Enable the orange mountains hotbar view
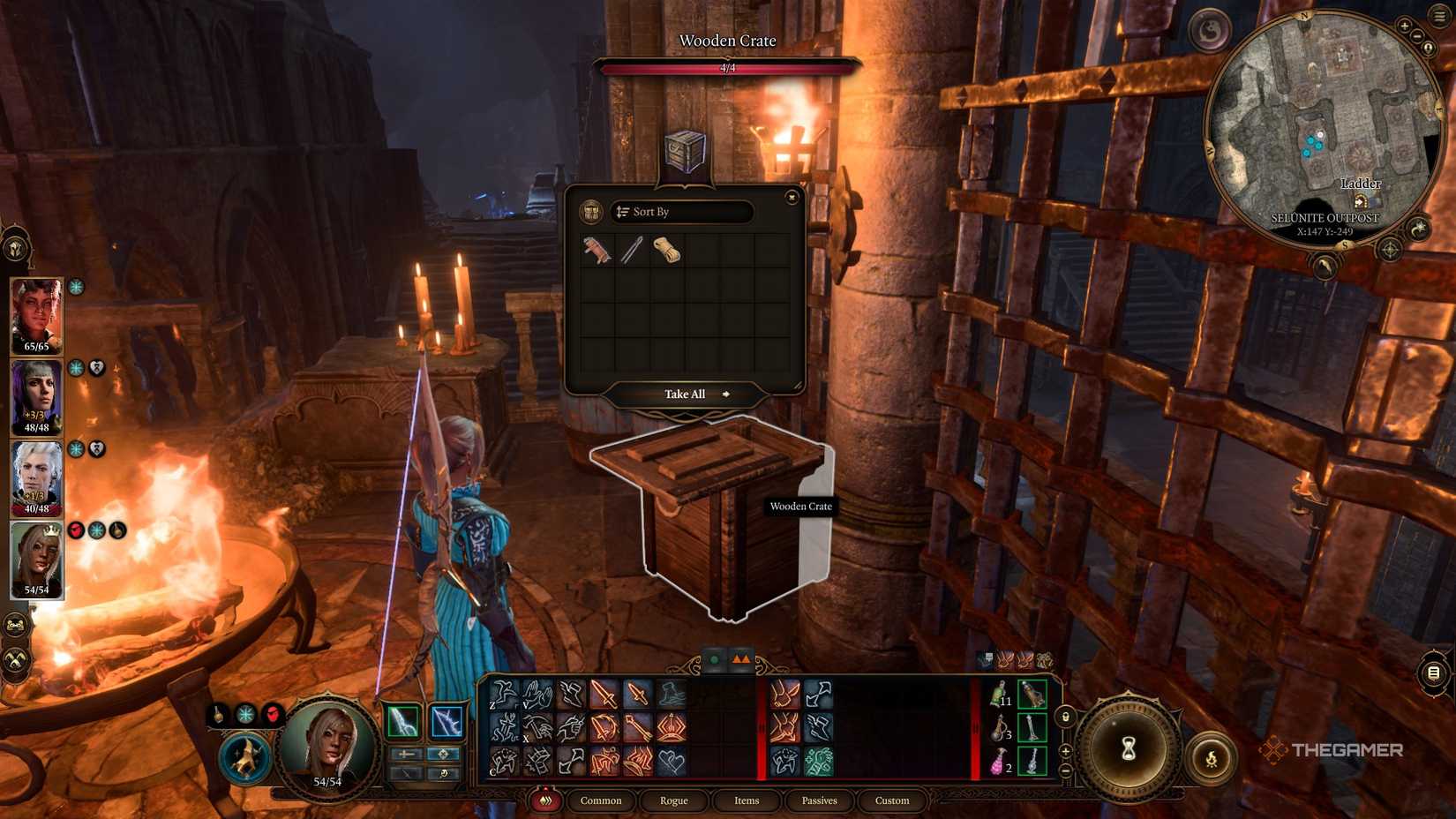This screenshot has height=819, width=1456. point(741,658)
